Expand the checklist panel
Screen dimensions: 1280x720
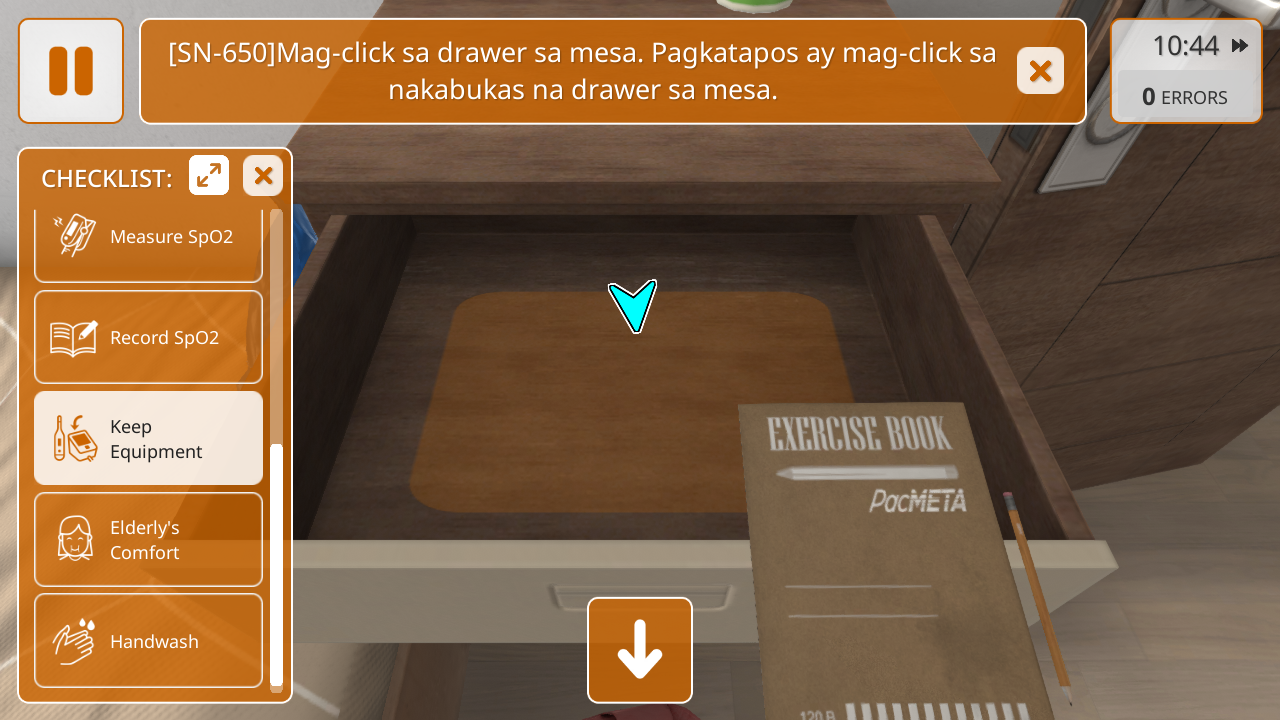pyautogui.click(x=209, y=176)
